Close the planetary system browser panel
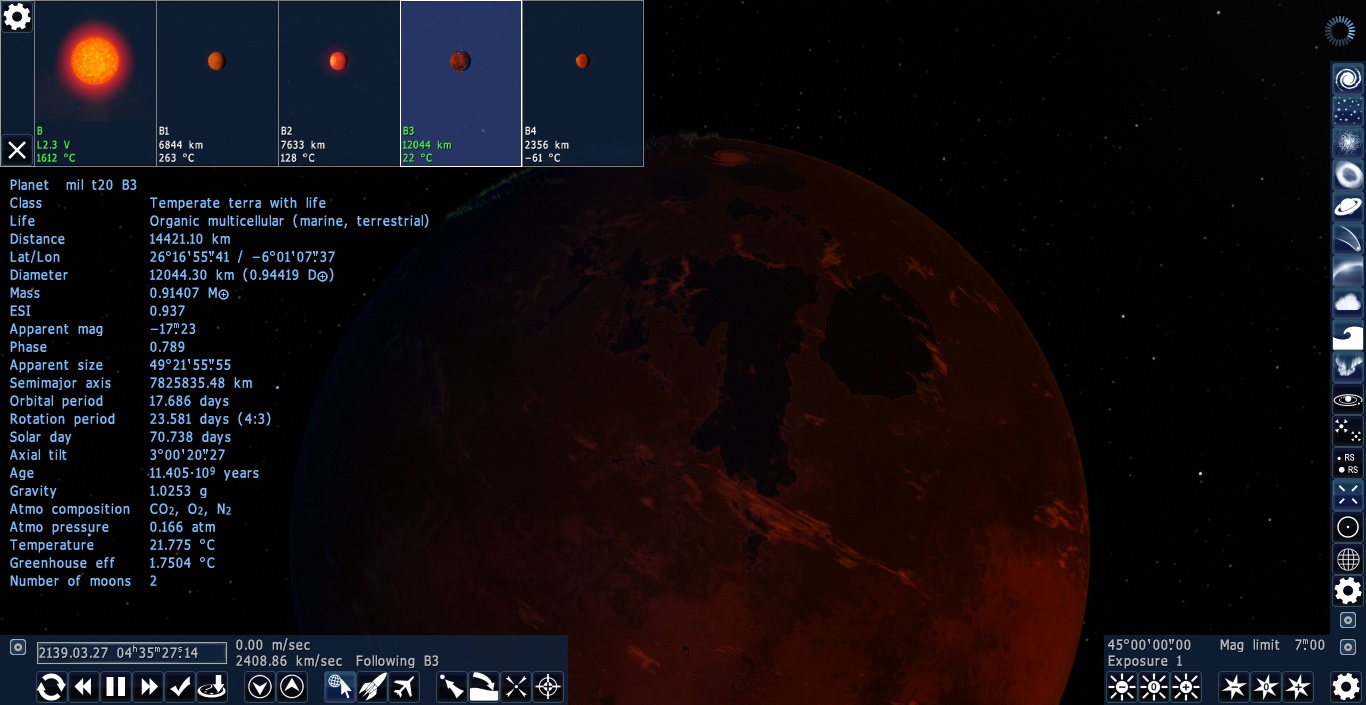1366x705 pixels. (x=17, y=150)
